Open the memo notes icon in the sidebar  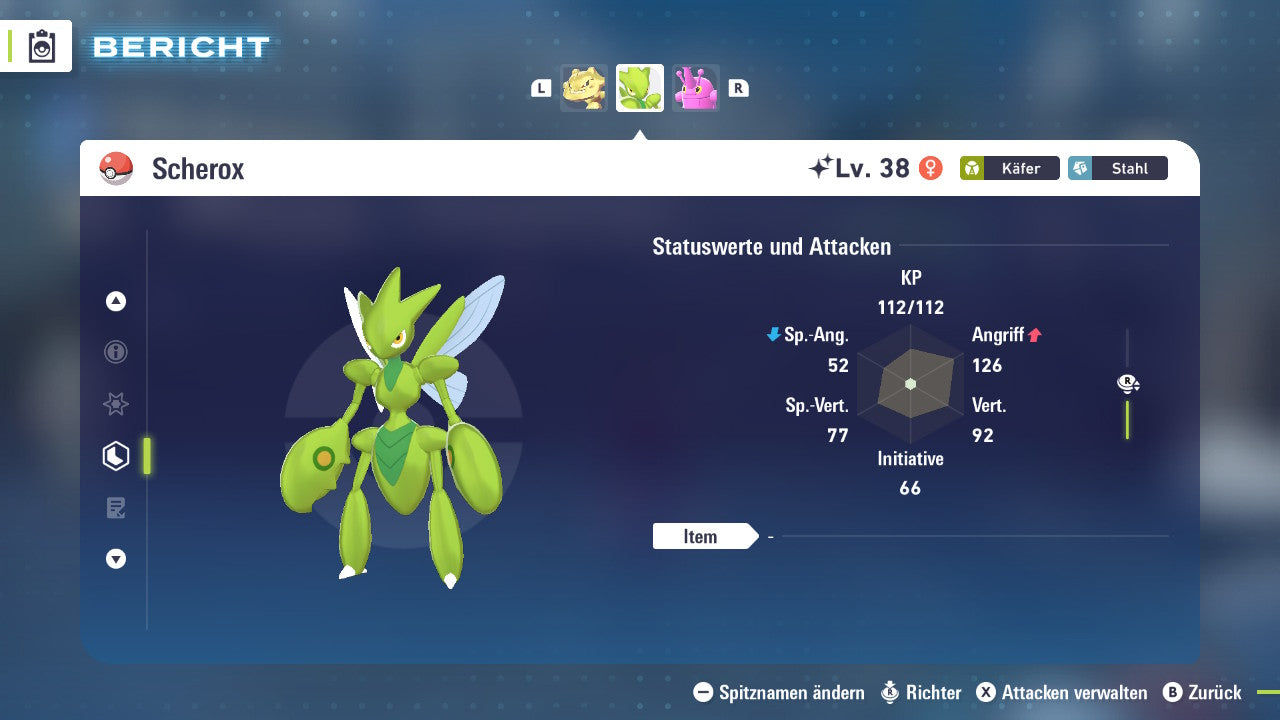[x=115, y=507]
